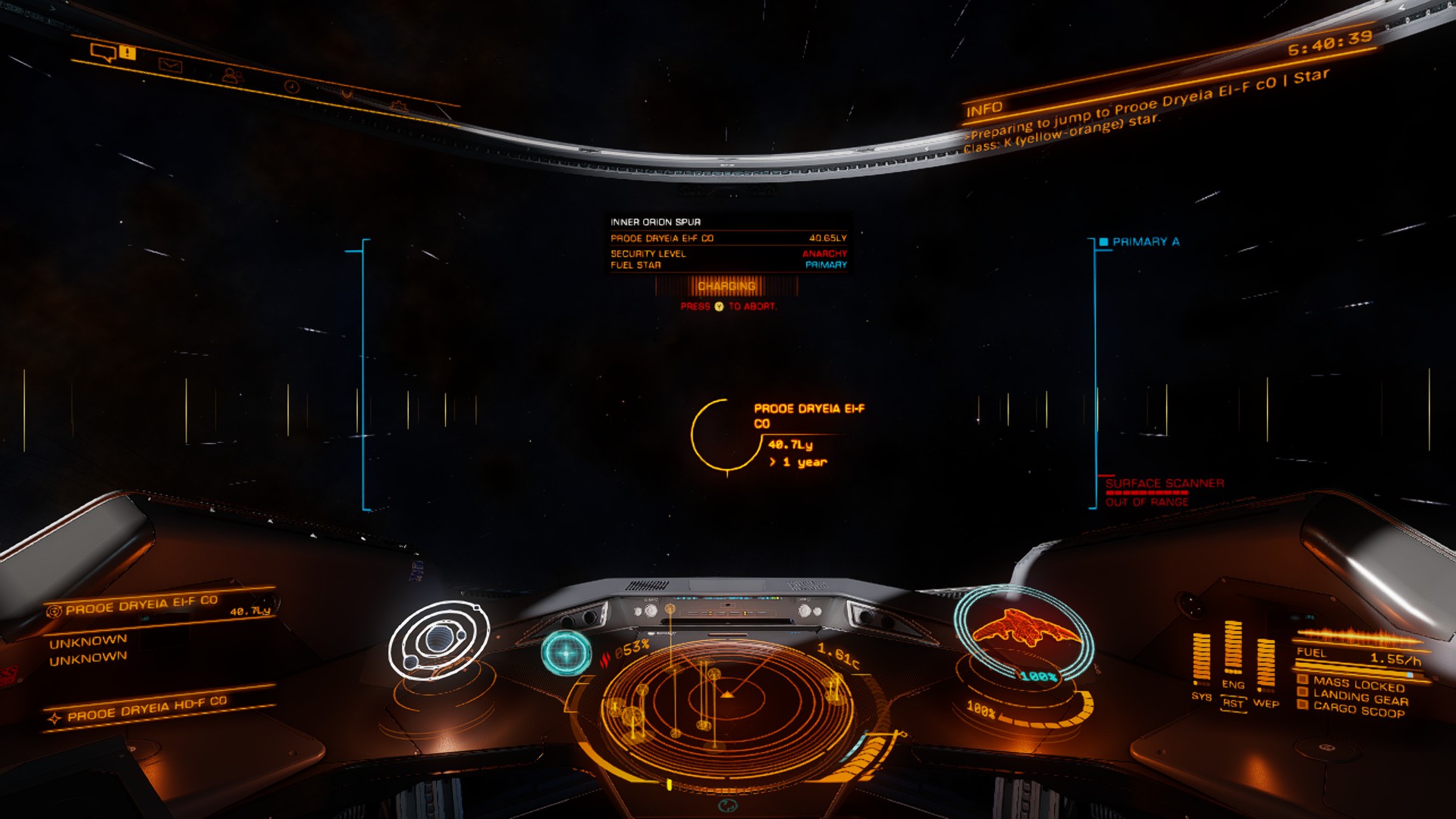Screen dimensions: 1456x819
Task: Open the INFO notification panel
Action: 984,110
